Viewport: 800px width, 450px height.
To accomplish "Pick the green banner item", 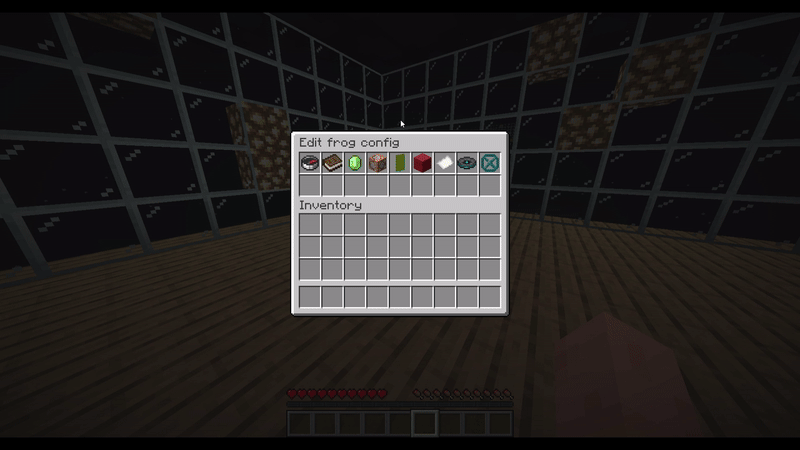I will point(400,162).
